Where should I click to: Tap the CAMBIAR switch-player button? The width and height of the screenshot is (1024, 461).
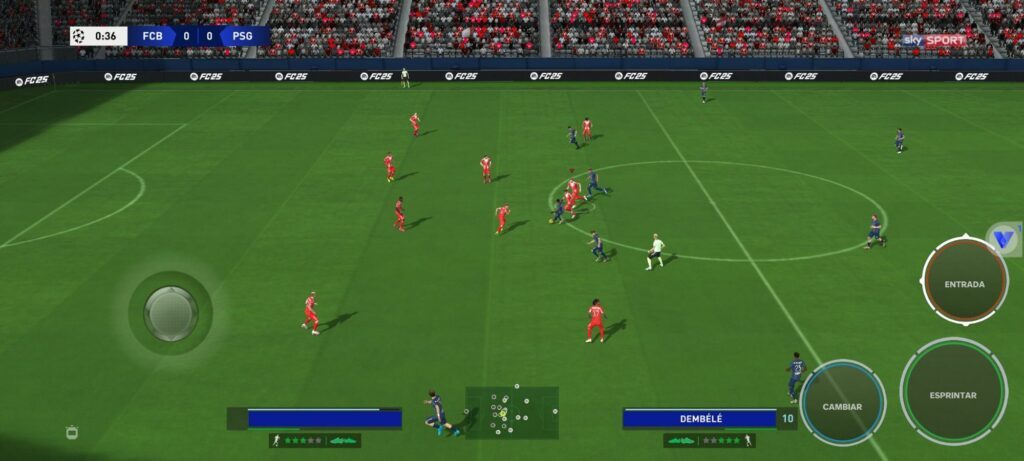(x=842, y=406)
